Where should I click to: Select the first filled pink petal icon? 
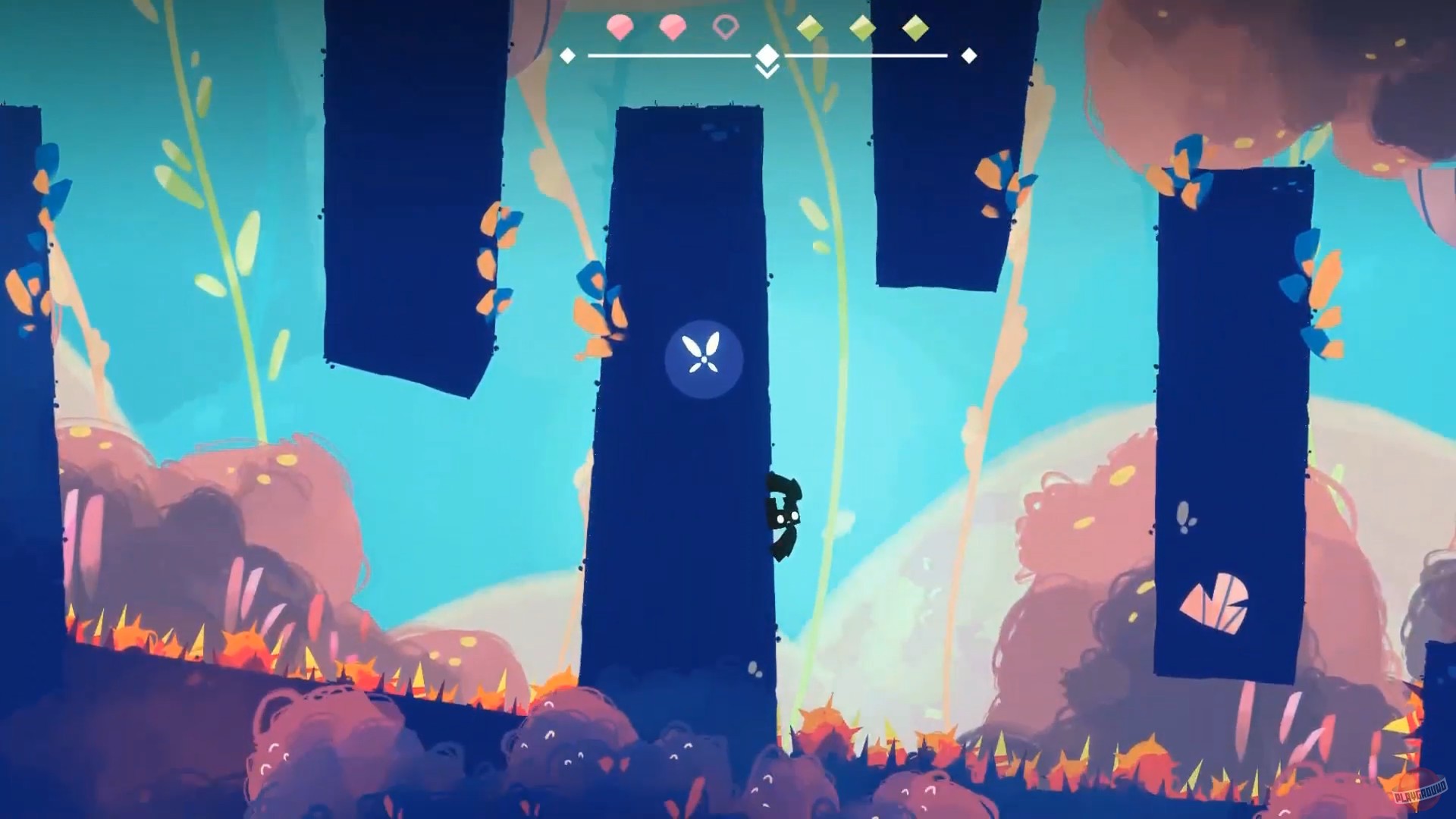point(620,26)
